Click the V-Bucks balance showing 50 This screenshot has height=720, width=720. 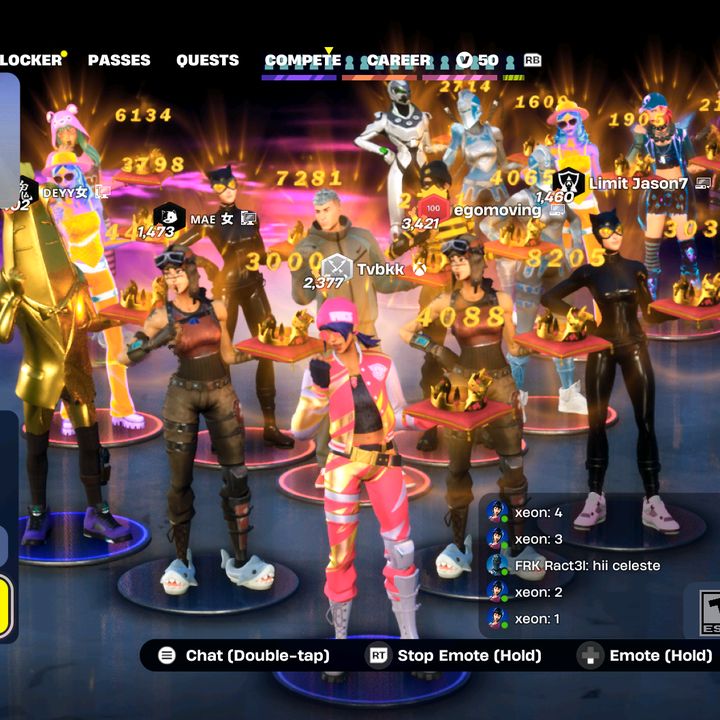[478, 61]
